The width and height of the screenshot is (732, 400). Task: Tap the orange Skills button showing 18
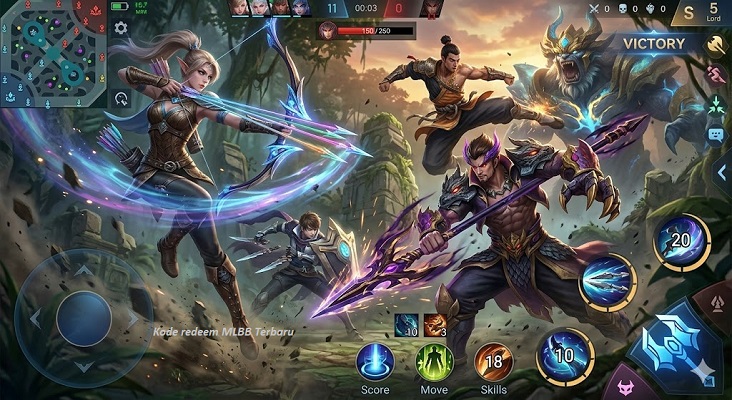pyautogui.click(x=493, y=360)
